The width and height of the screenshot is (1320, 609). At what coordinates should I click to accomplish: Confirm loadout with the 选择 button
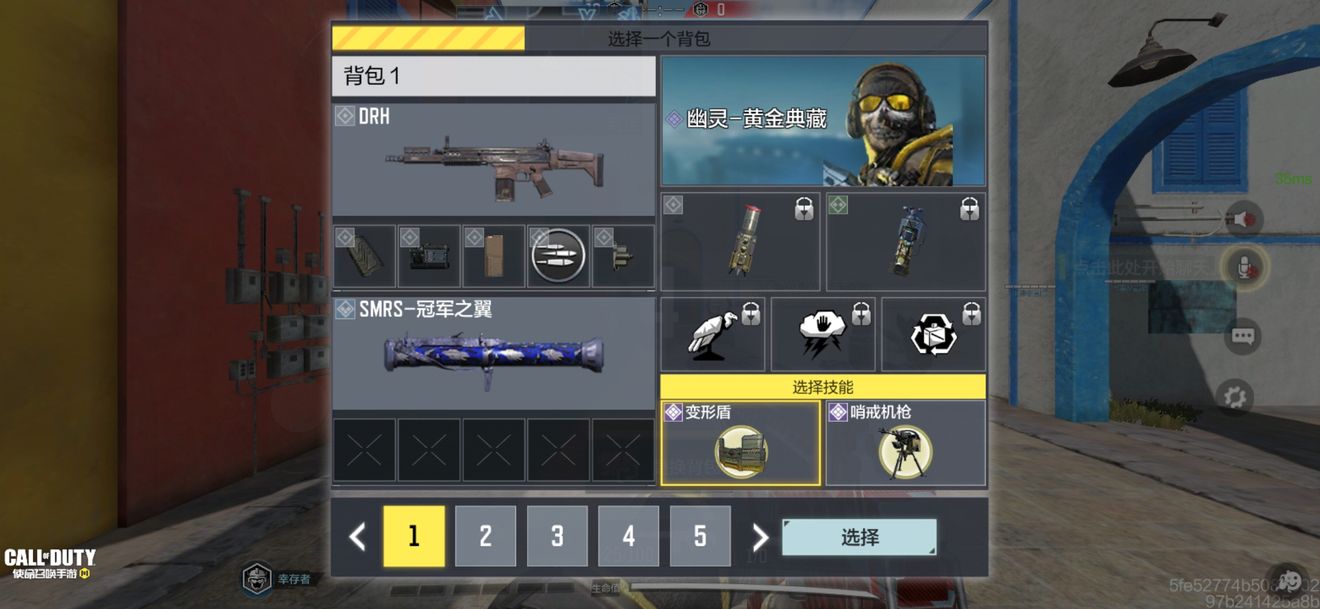pyautogui.click(x=859, y=537)
